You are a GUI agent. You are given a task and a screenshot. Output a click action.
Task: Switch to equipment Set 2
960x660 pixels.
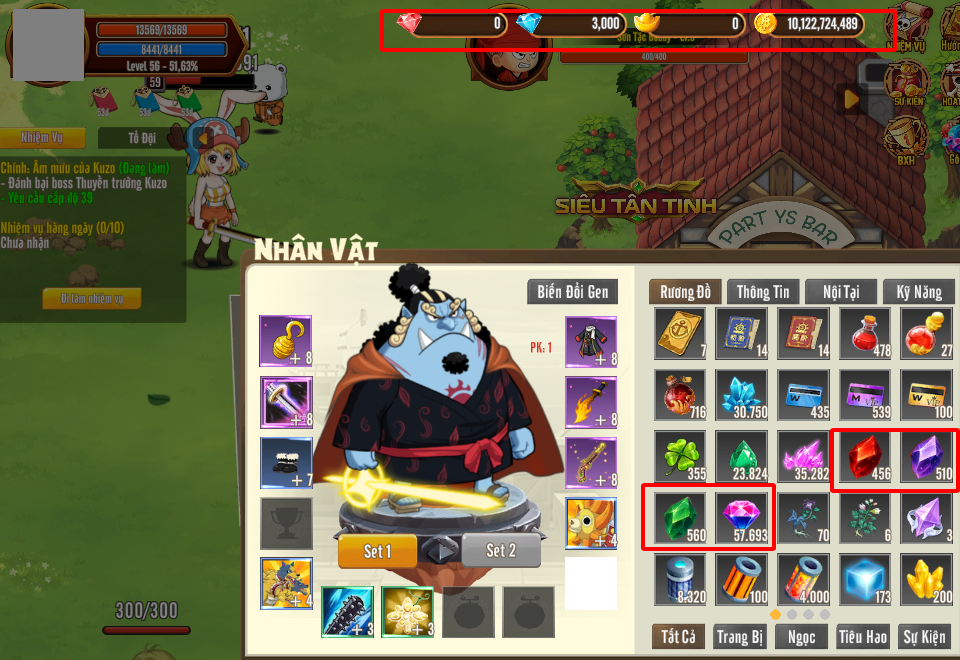[x=501, y=551]
